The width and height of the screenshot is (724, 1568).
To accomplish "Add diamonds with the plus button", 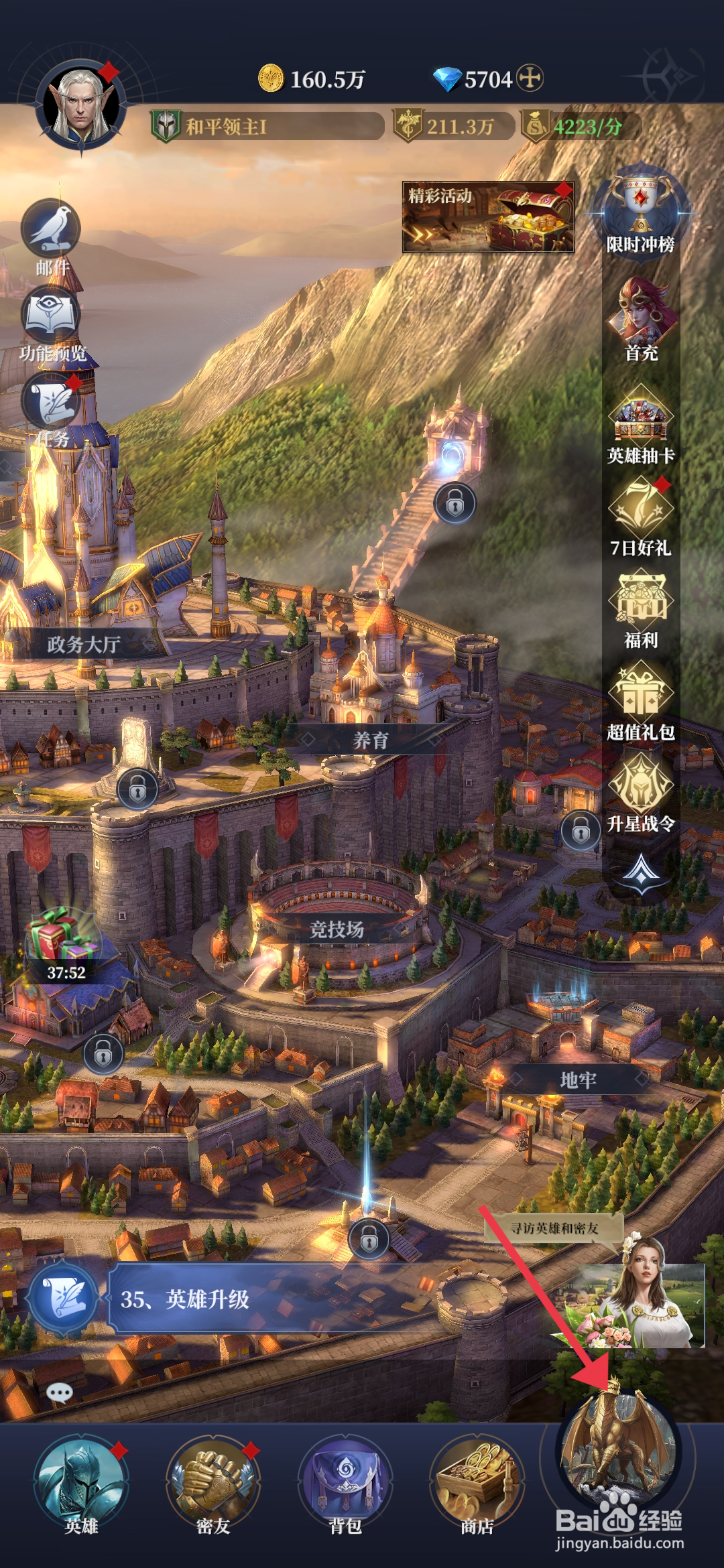I will coord(530,78).
